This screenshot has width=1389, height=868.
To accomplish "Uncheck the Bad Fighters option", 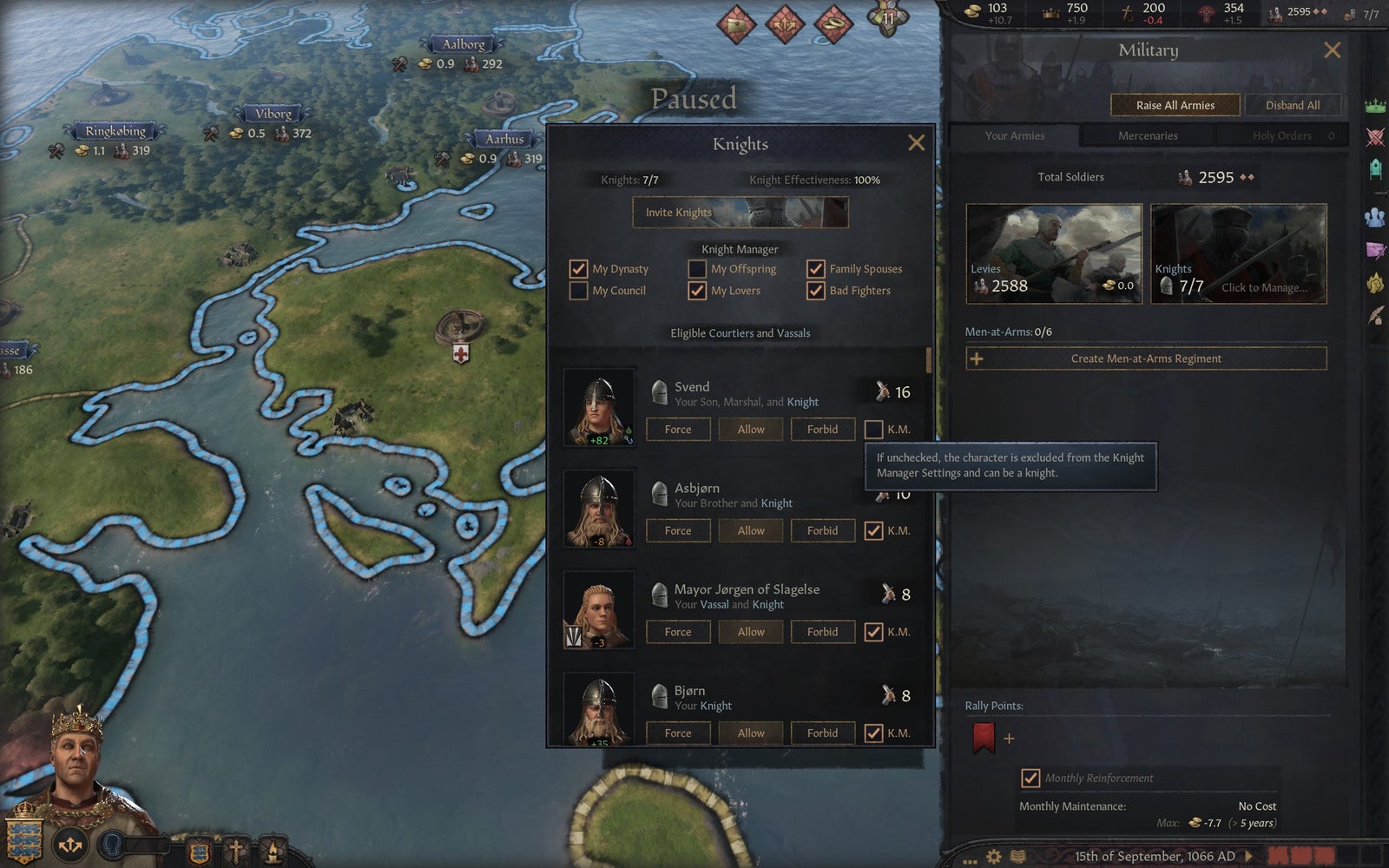I will [x=816, y=291].
